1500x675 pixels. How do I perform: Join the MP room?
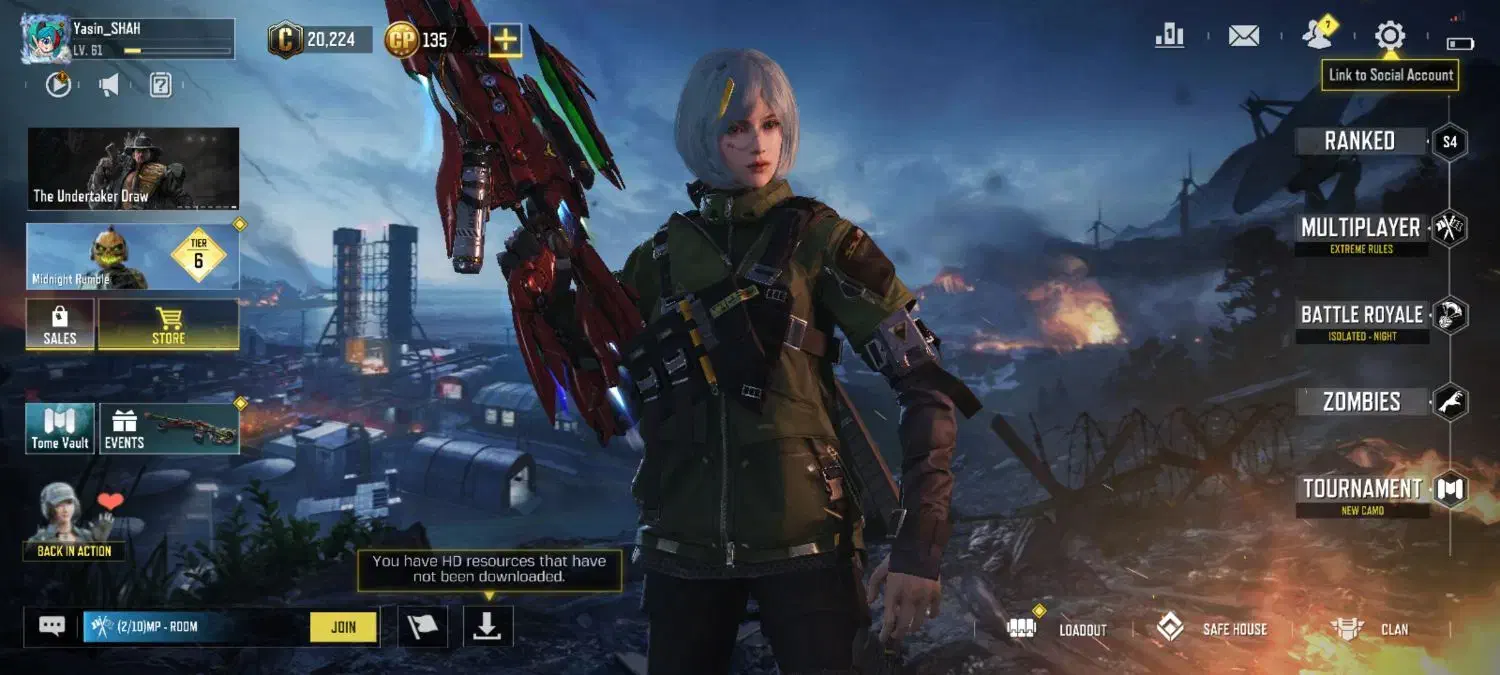point(343,627)
